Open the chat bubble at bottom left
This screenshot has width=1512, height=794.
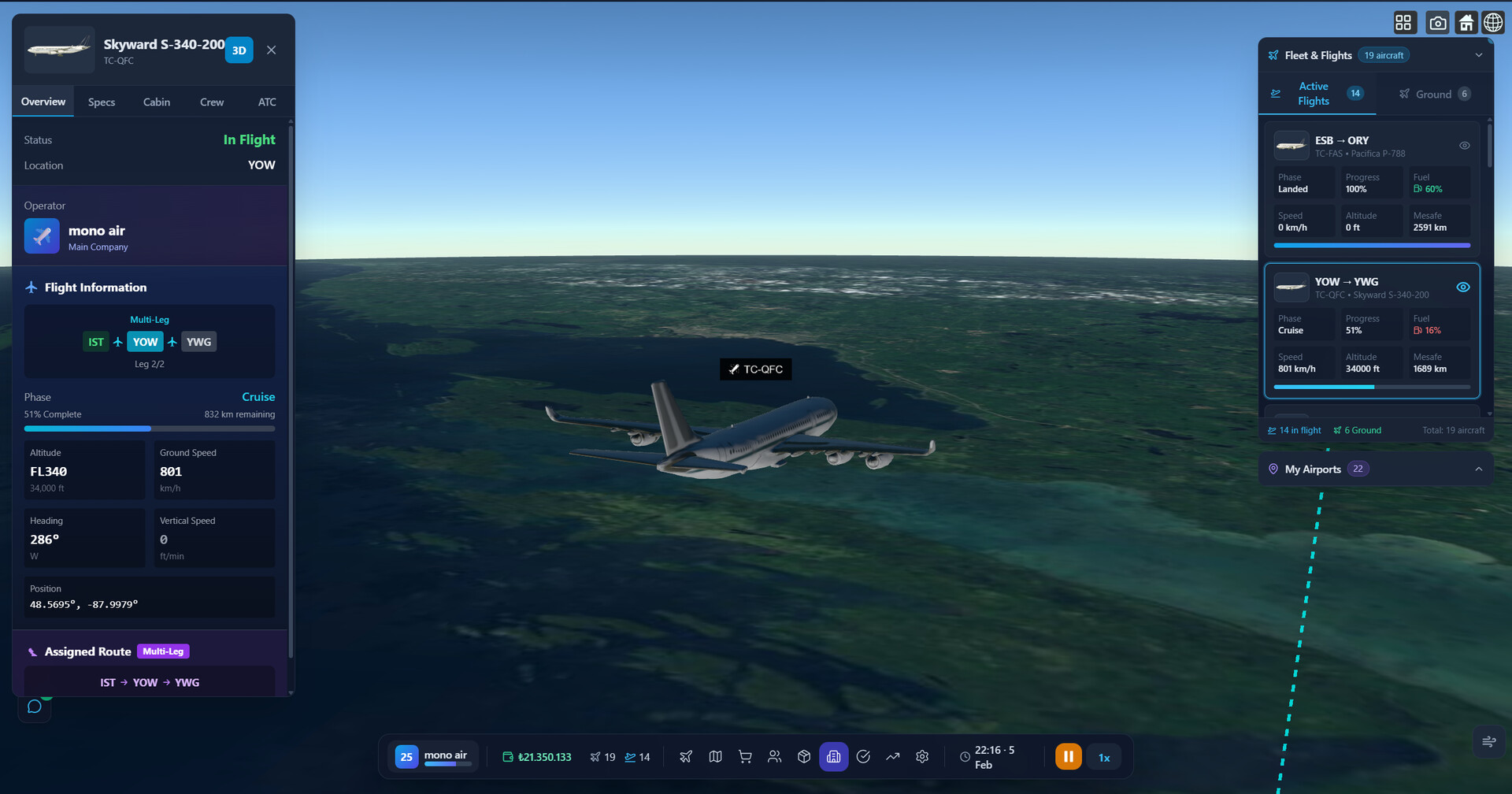point(34,706)
